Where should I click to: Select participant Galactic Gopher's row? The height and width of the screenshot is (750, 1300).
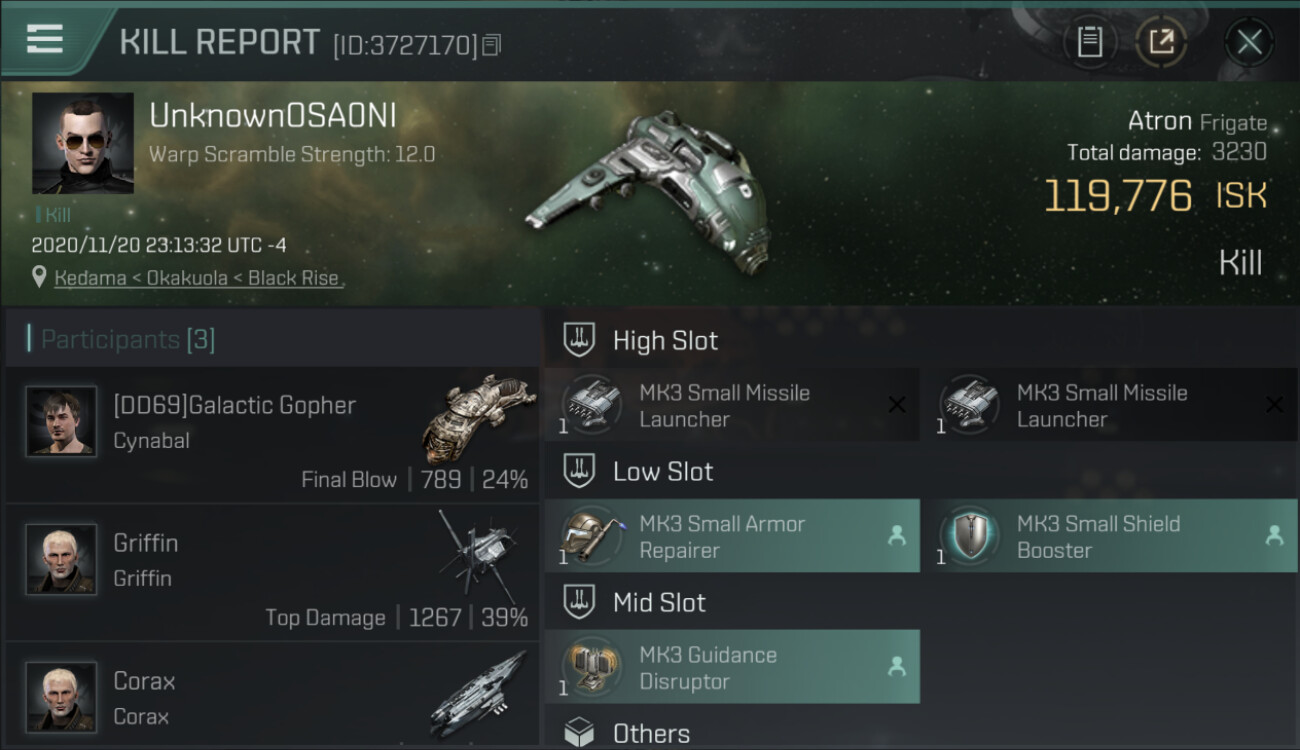coord(272,436)
